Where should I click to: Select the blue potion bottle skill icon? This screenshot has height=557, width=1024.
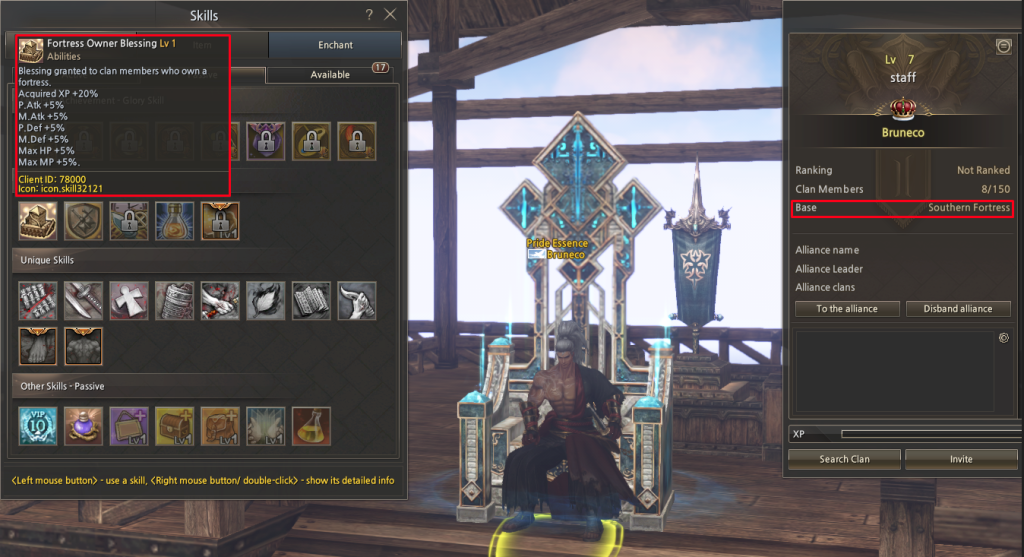point(175,222)
